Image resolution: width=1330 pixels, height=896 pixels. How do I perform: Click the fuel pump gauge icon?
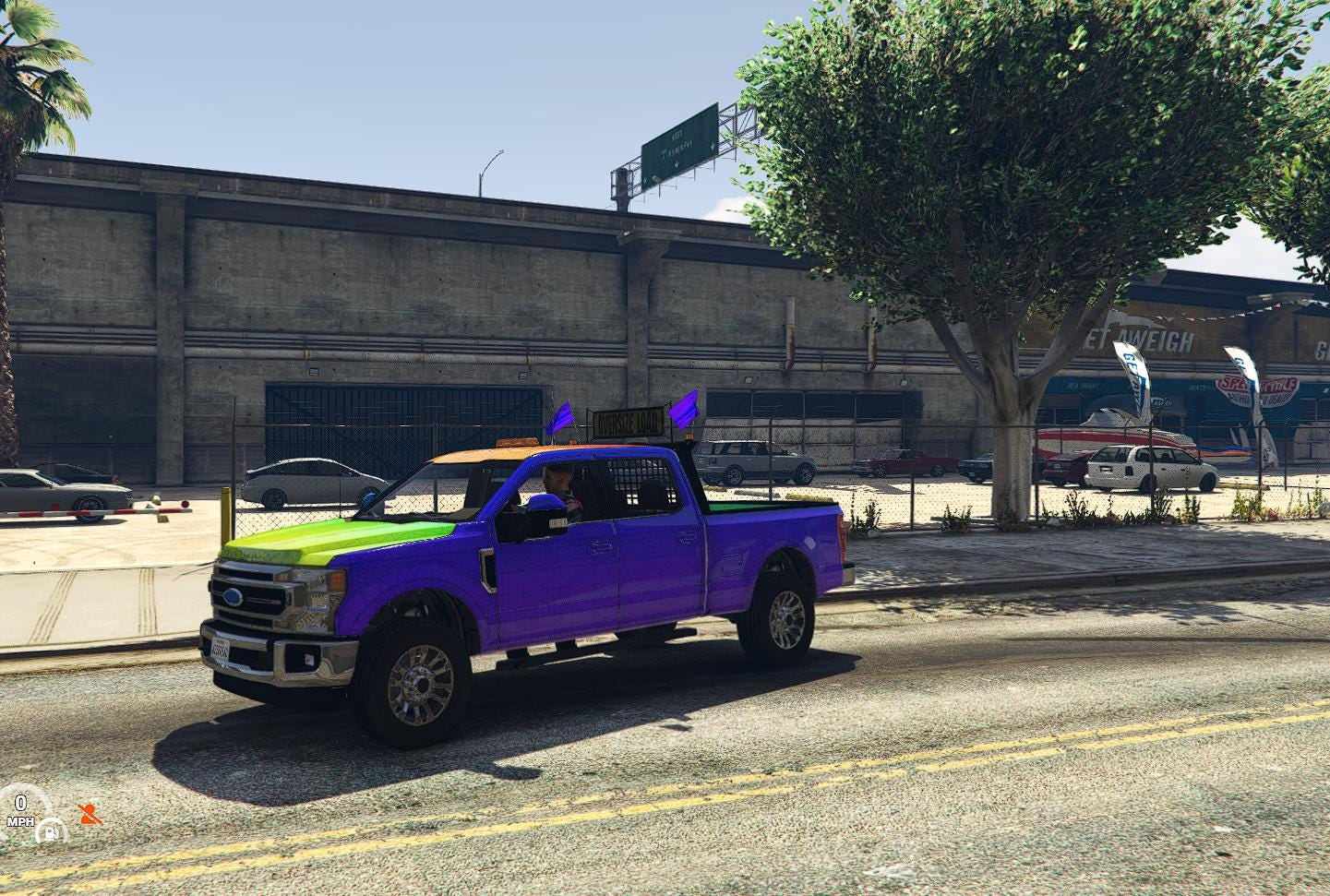51,831
